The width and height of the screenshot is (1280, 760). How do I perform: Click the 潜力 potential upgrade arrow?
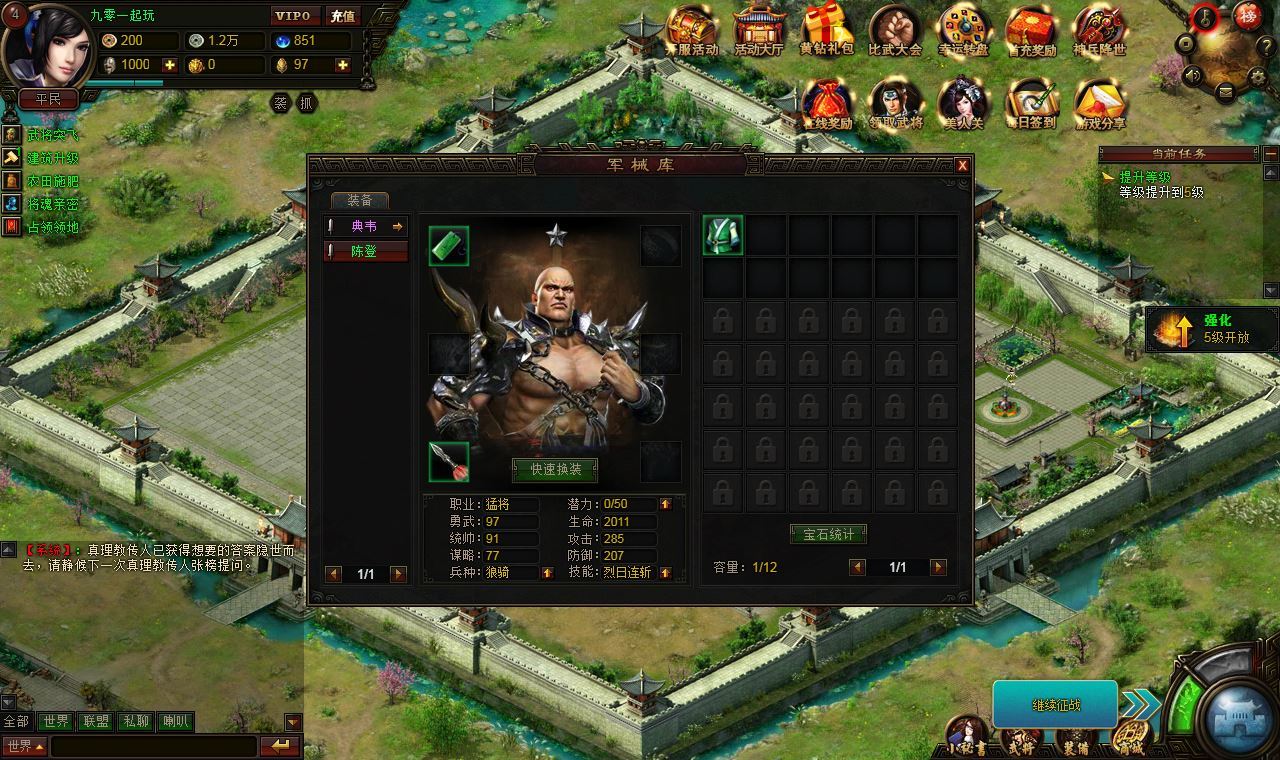[x=665, y=504]
